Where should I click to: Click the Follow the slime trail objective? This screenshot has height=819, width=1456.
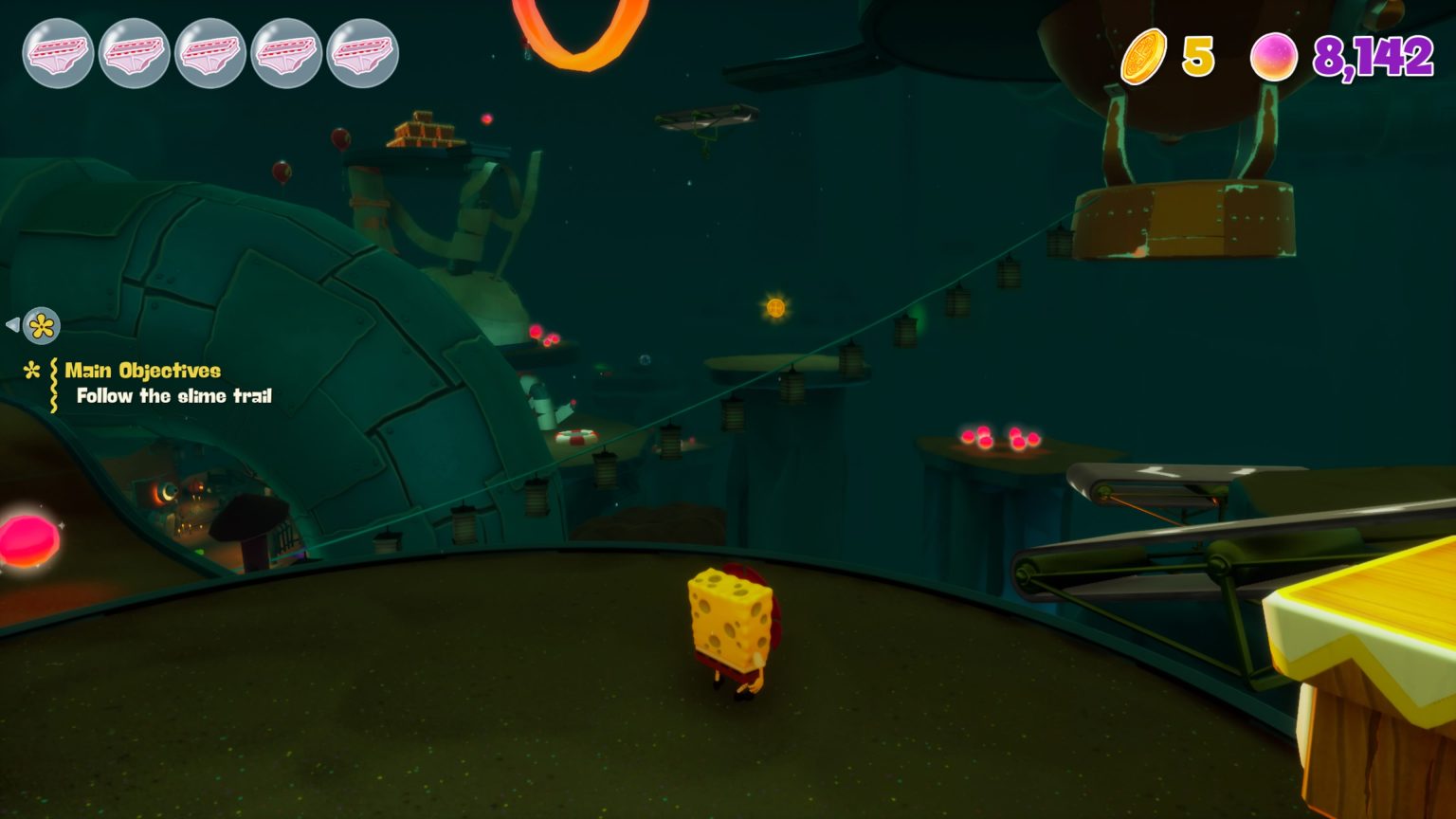172,397
